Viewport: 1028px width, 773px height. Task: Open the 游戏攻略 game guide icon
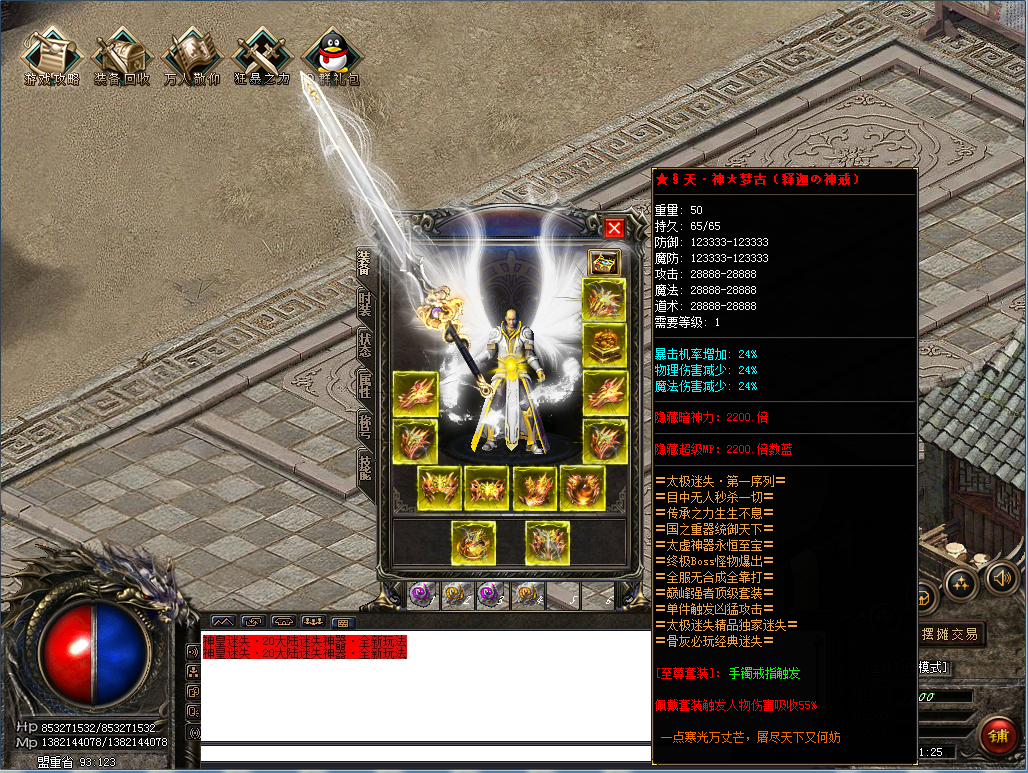click(x=52, y=55)
